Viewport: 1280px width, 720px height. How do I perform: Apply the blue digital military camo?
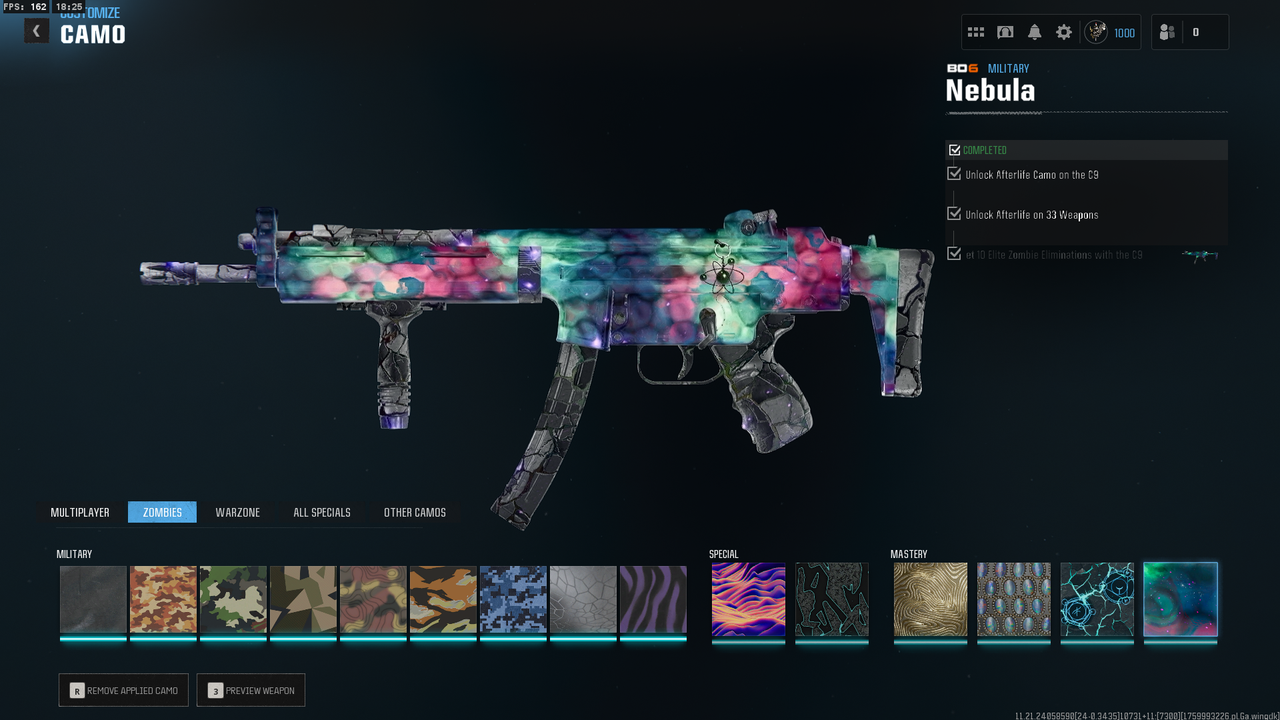pos(513,599)
